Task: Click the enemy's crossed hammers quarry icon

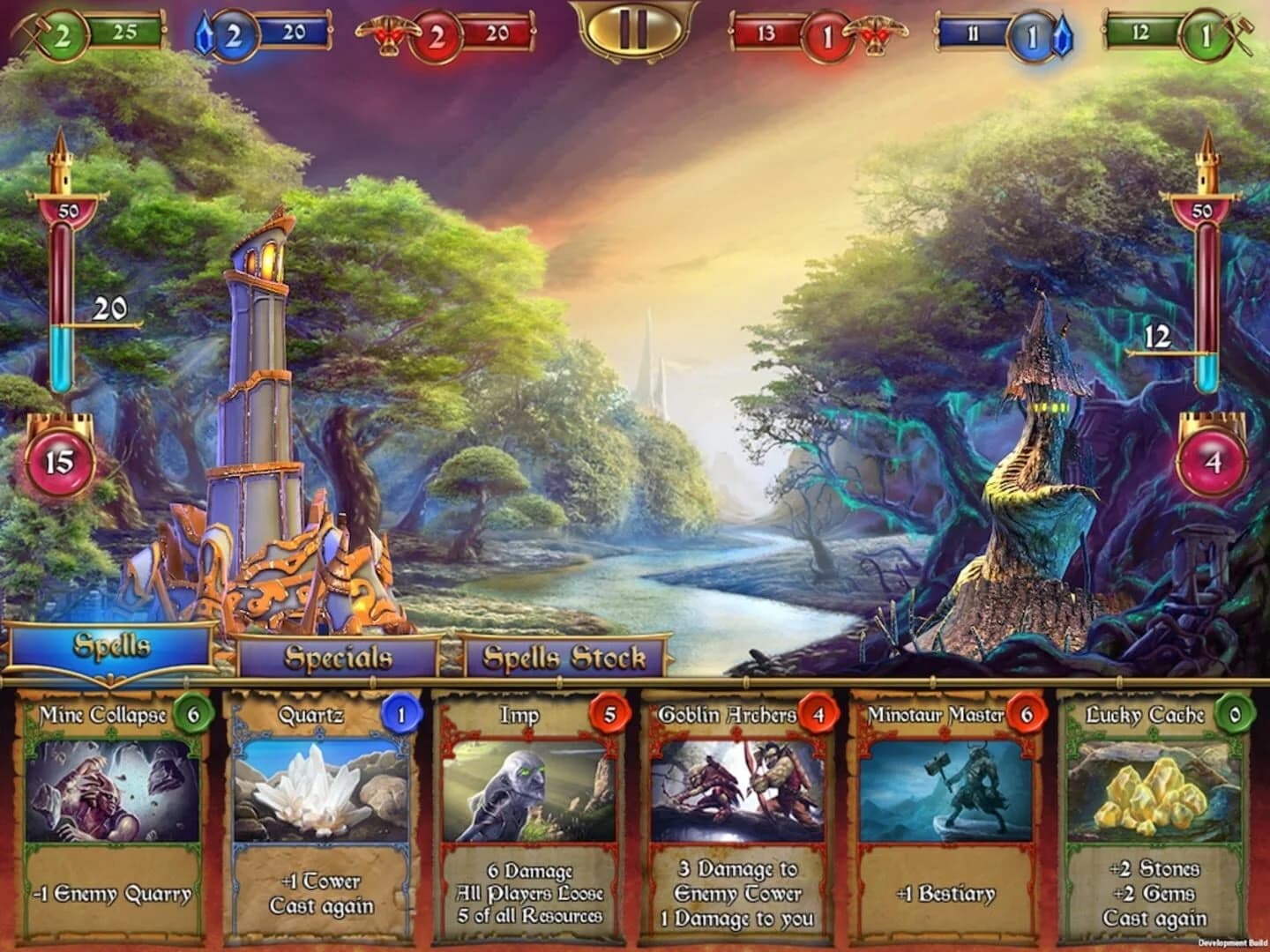Action: click(1242, 33)
